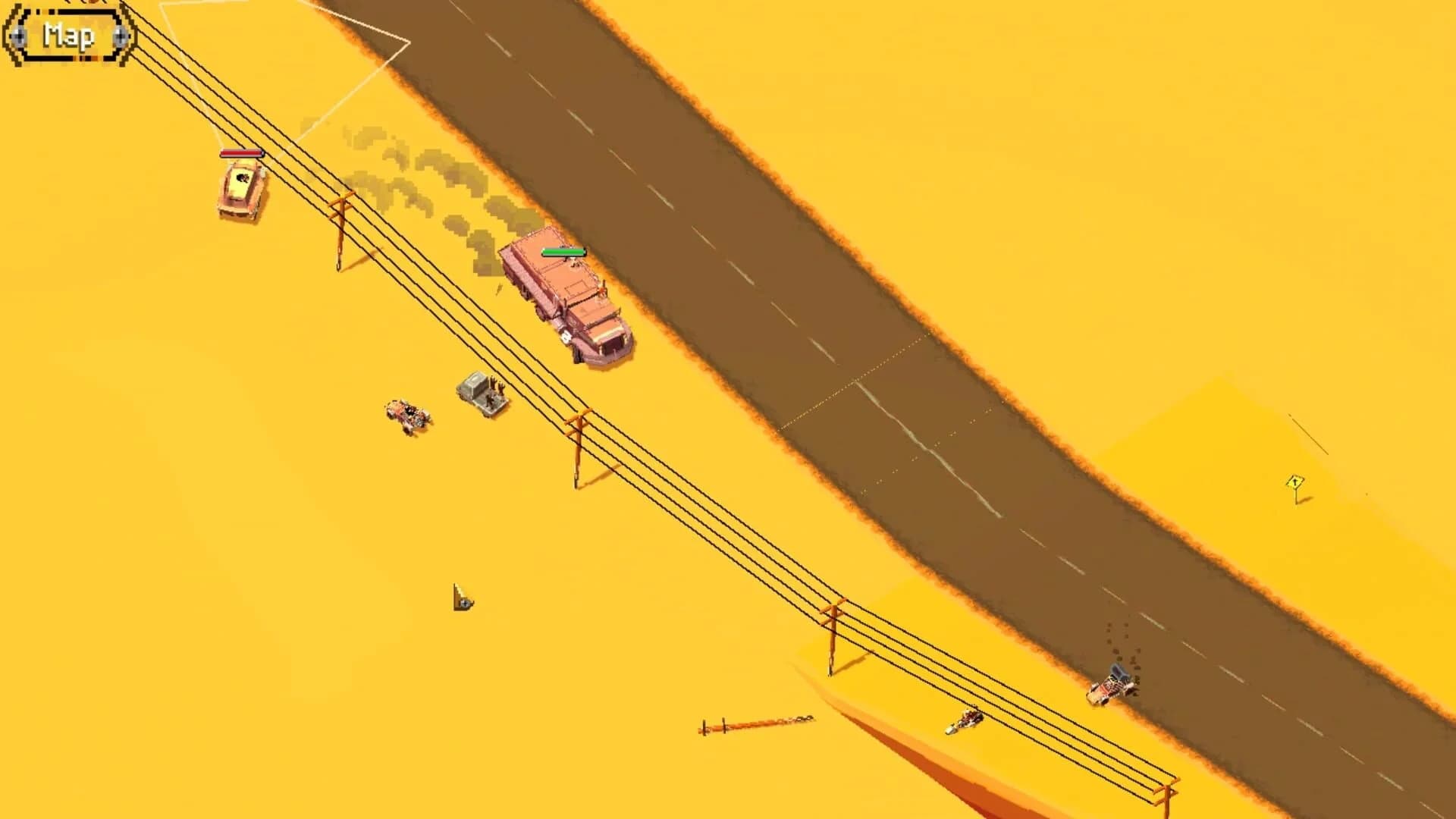Click the red health bar over the yellow car
The width and height of the screenshot is (1456, 819).
point(241,154)
